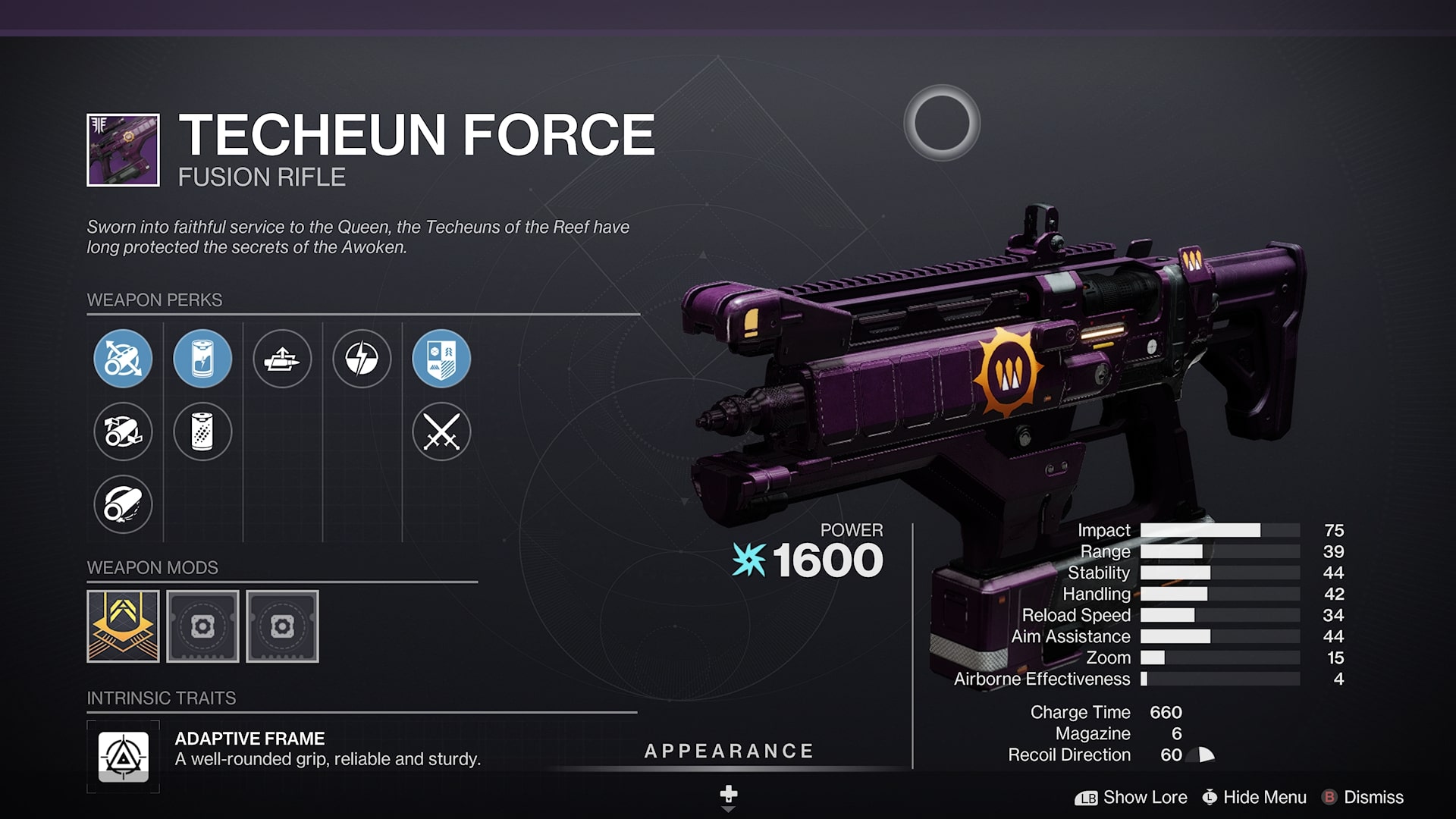
Task: Toggle the bottom barrel perk option
Action: [x=123, y=504]
